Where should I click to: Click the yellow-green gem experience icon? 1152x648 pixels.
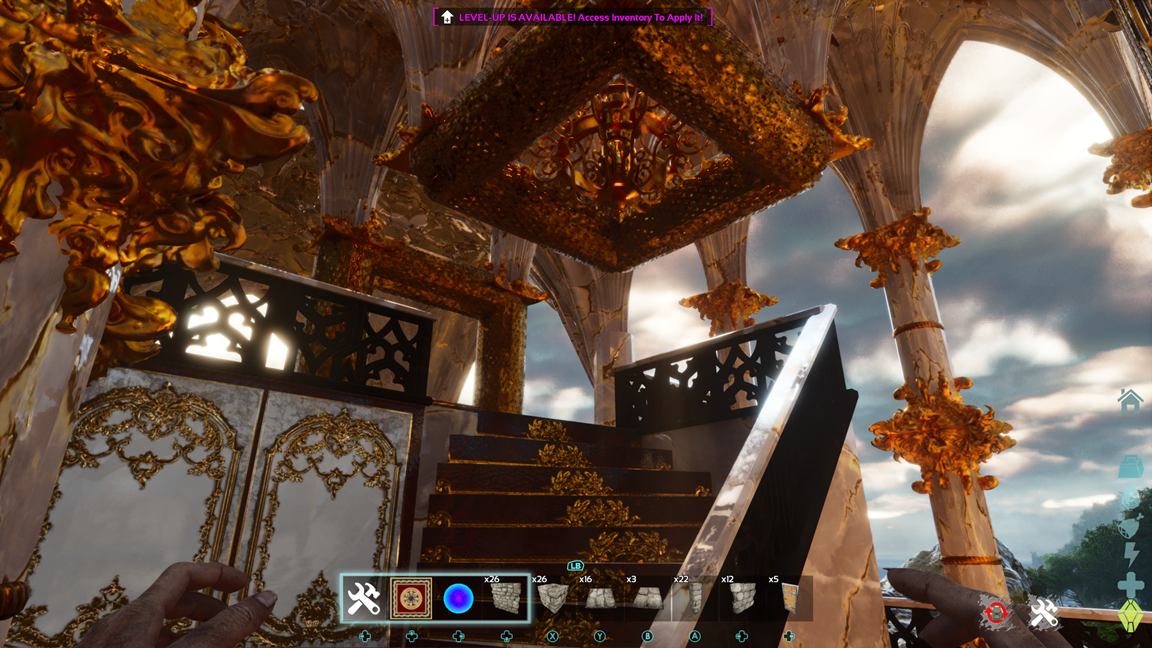tap(1130, 616)
